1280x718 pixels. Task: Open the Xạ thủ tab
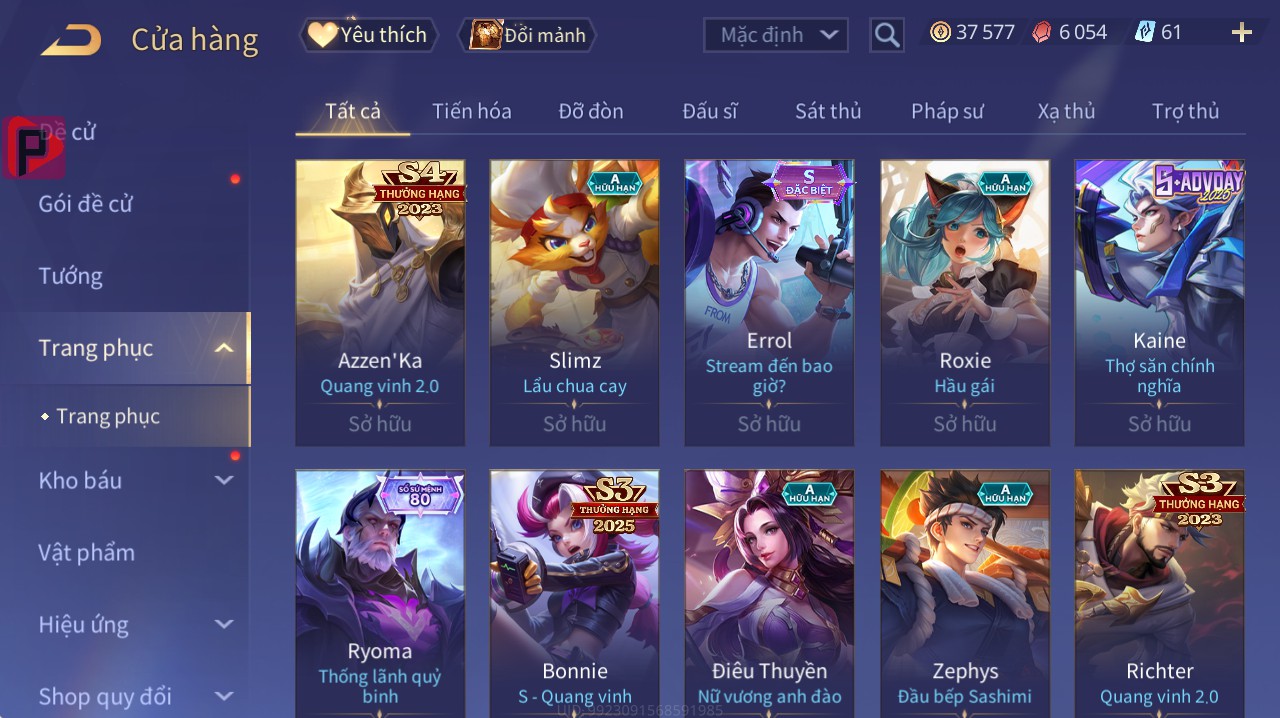click(x=1066, y=111)
